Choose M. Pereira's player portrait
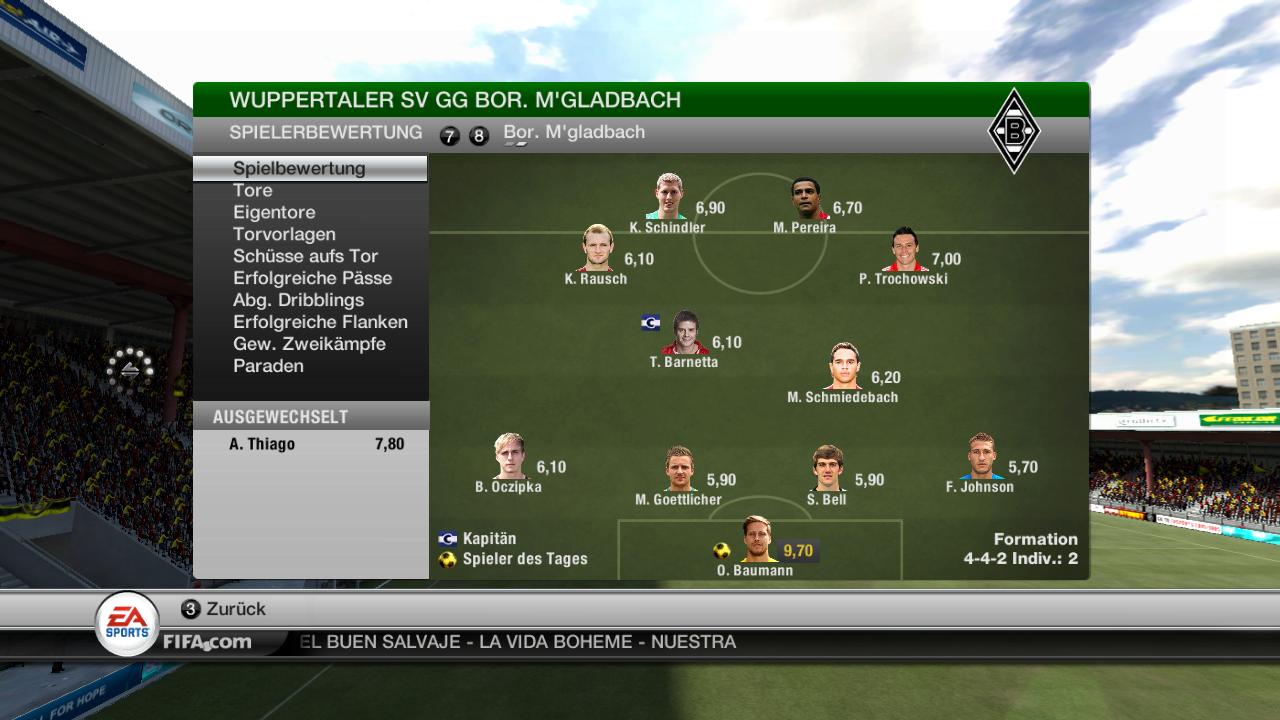The width and height of the screenshot is (1280, 720). pyautogui.click(x=807, y=199)
